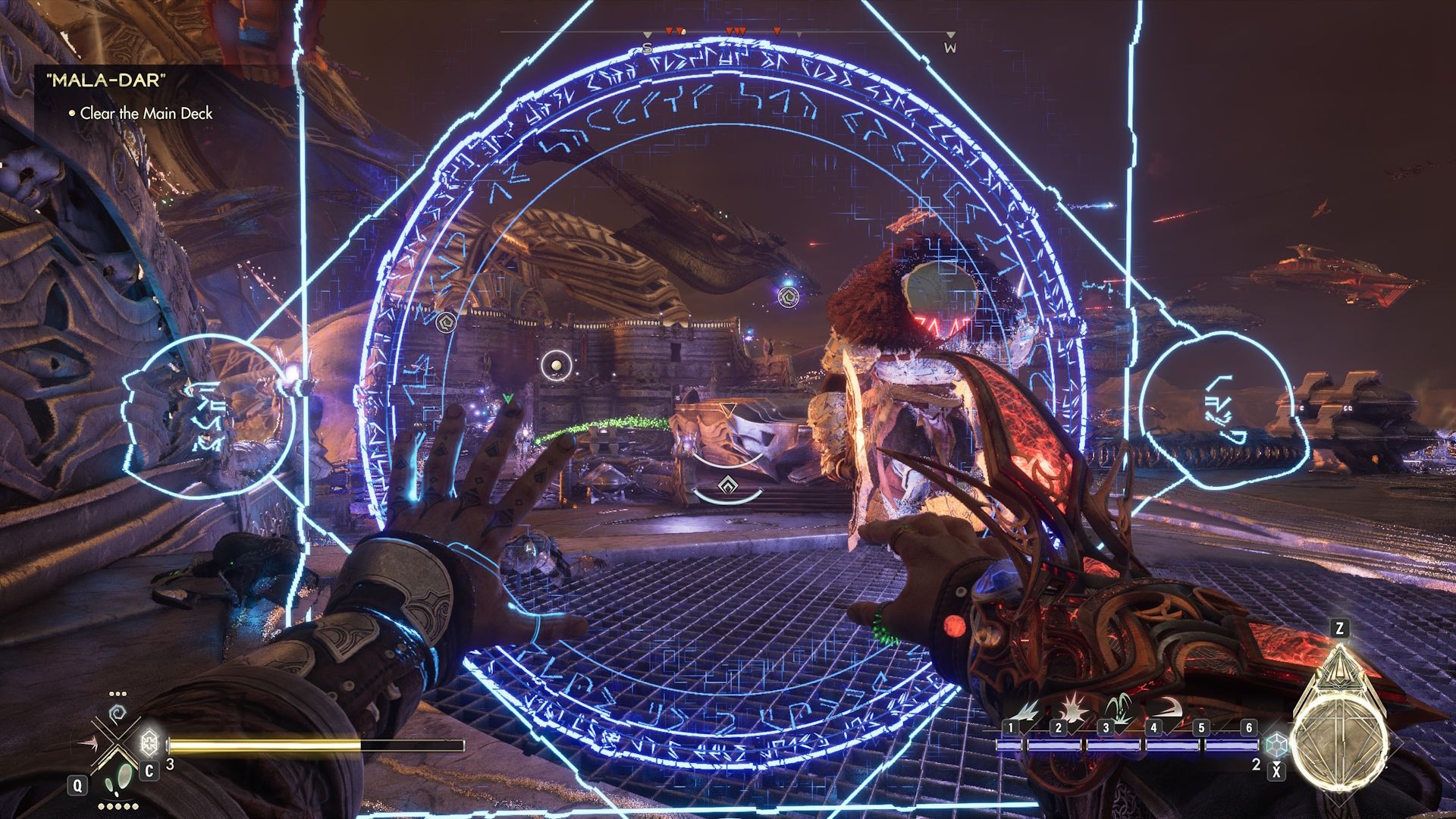
Task: Select the grey spiral spell on the cross
Action: coord(118,714)
